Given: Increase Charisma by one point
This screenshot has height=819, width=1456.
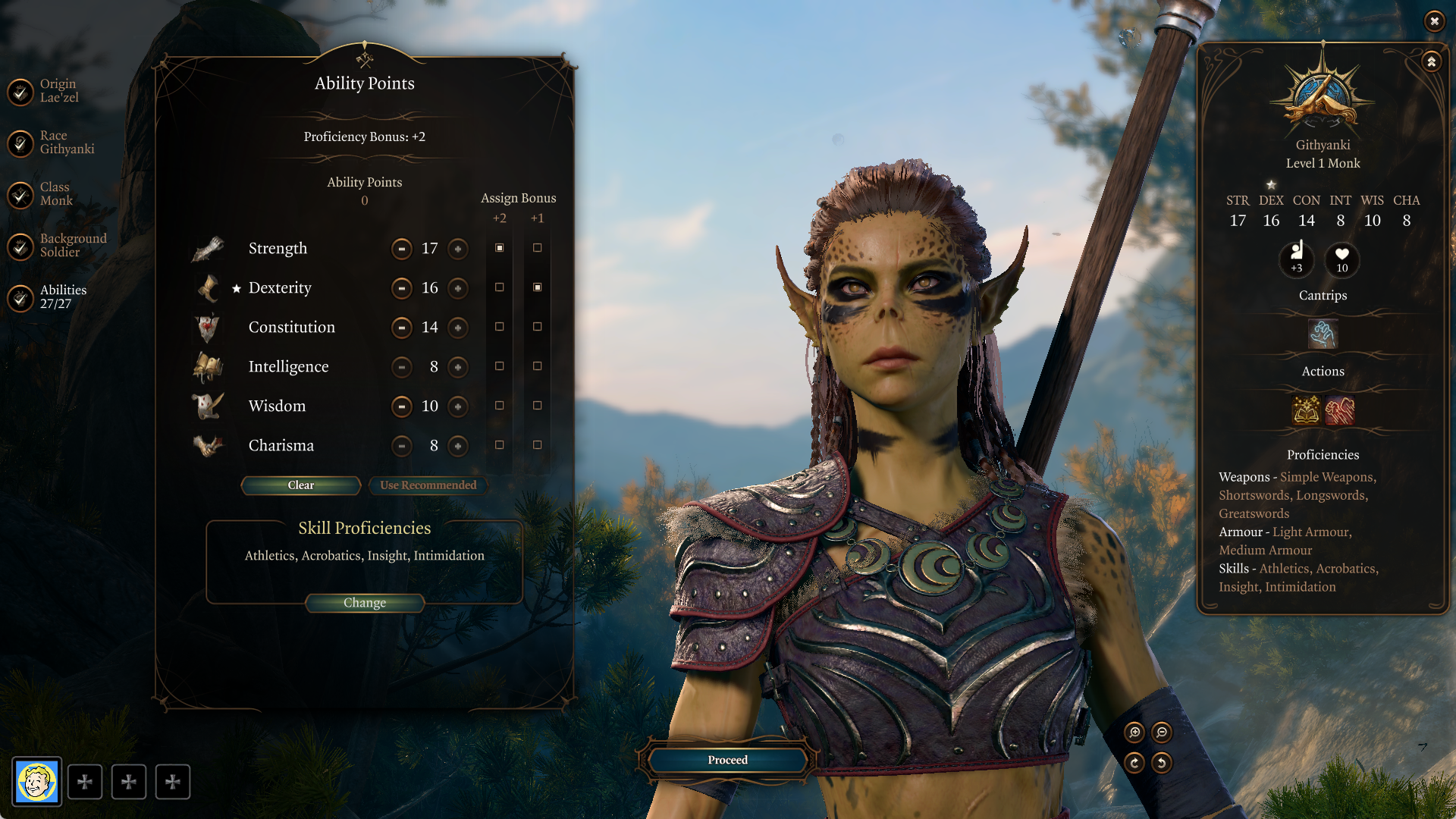Looking at the screenshot, I should tap(458, 446).
